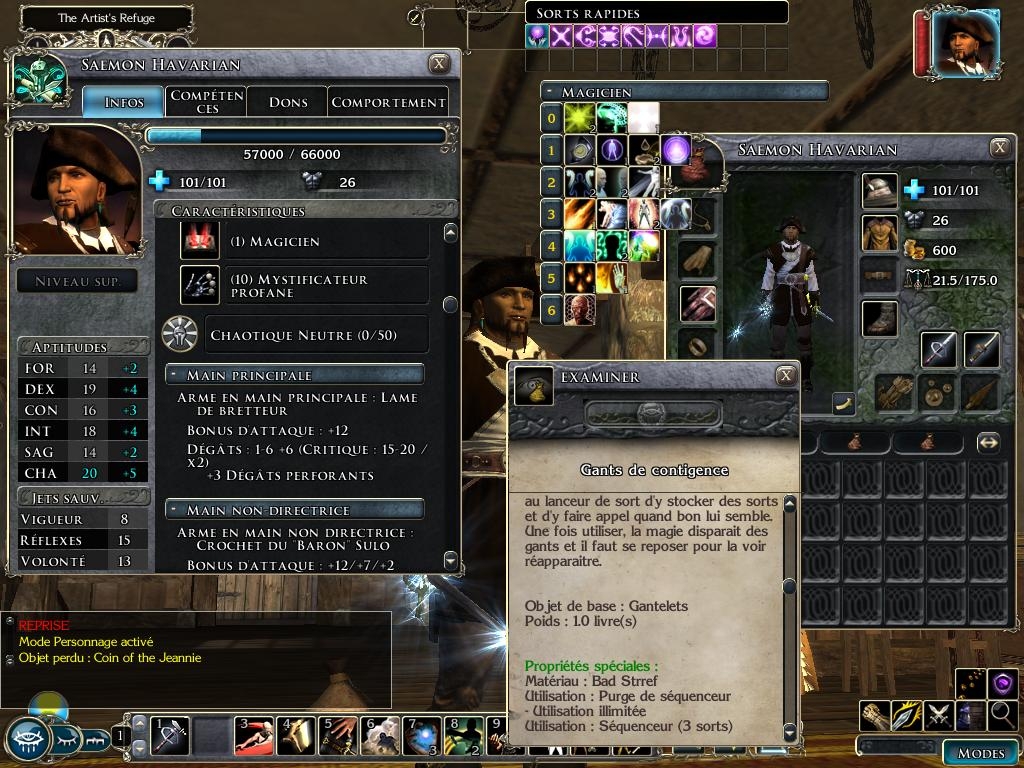The image size is (1024, 768).
Task: Click the magnifying glass examine icon
Action: tap(1003, 715)
